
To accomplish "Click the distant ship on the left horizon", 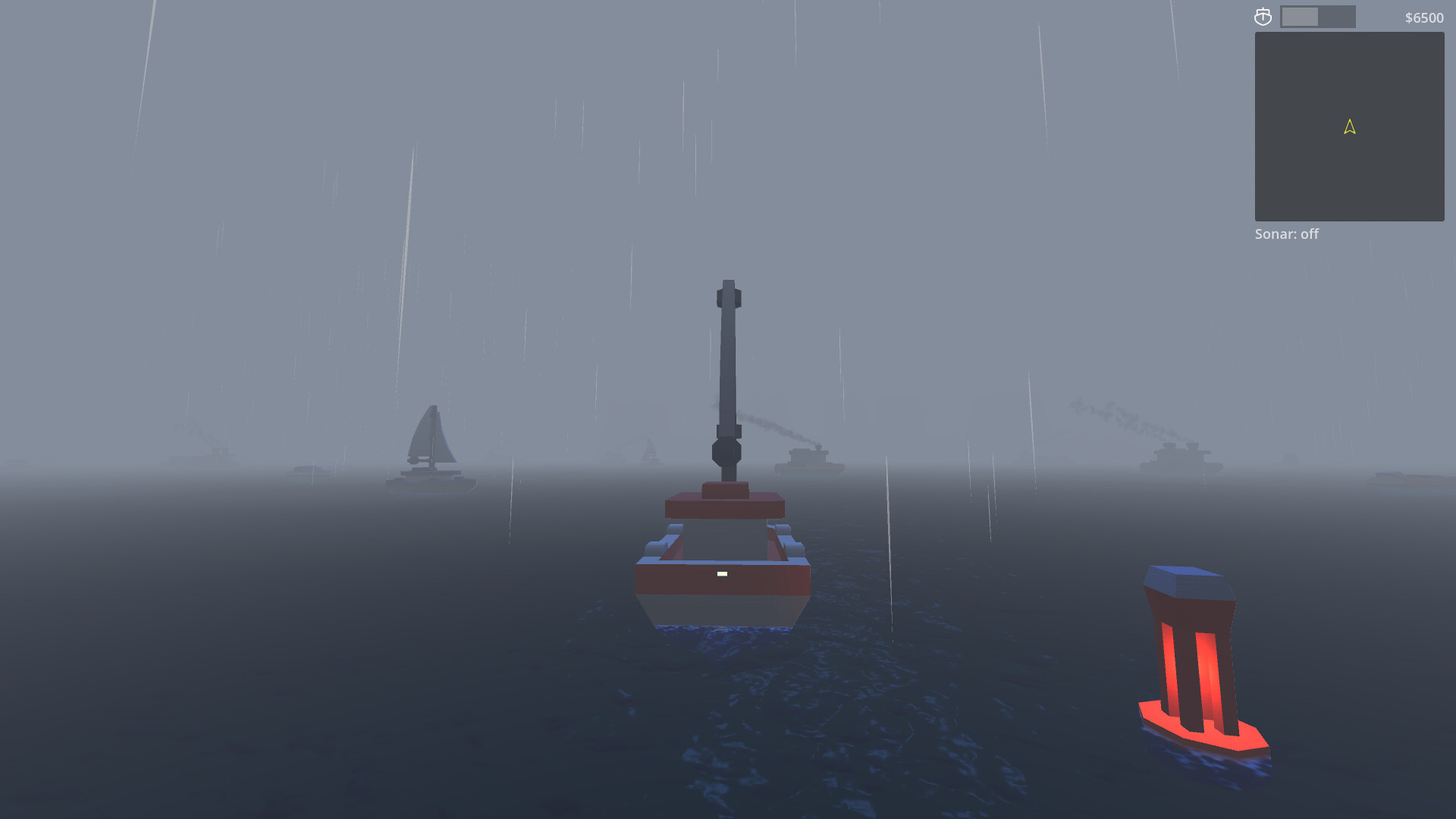I will coord(199,457).
